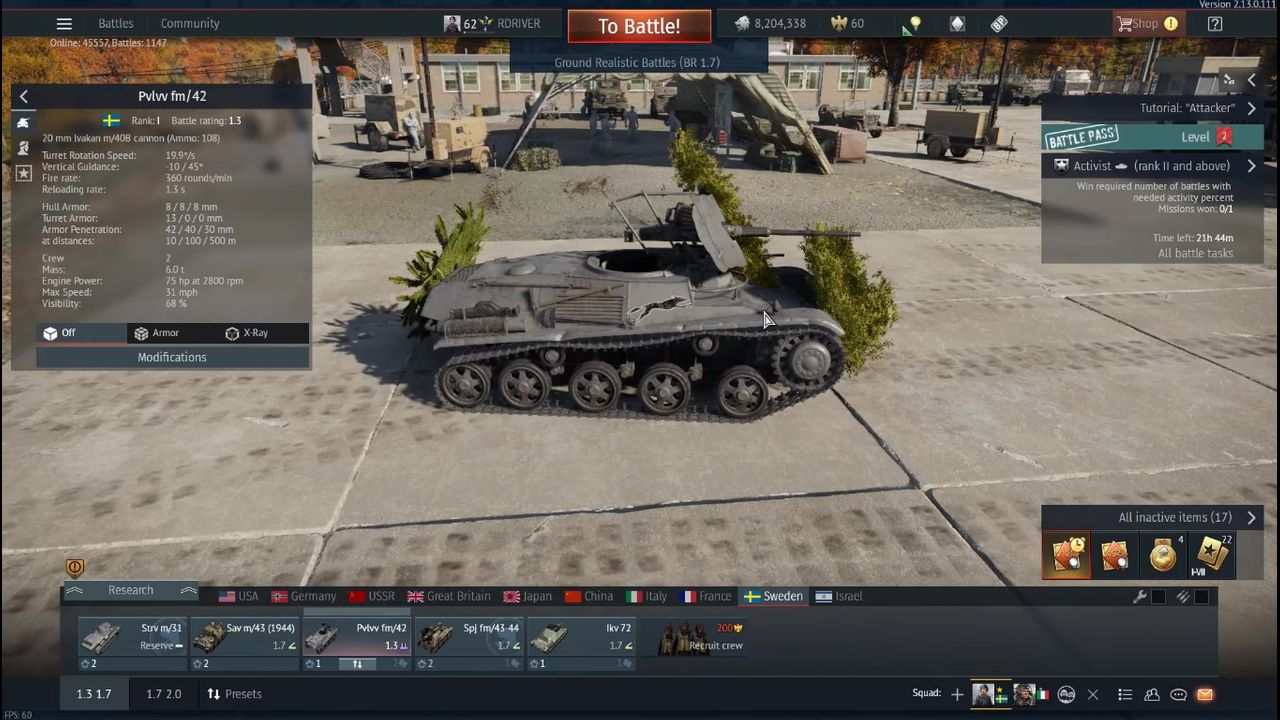1280x720 pixels.
Task: Switch to the USSR nation tab
Action: click(x=371, y=596)
